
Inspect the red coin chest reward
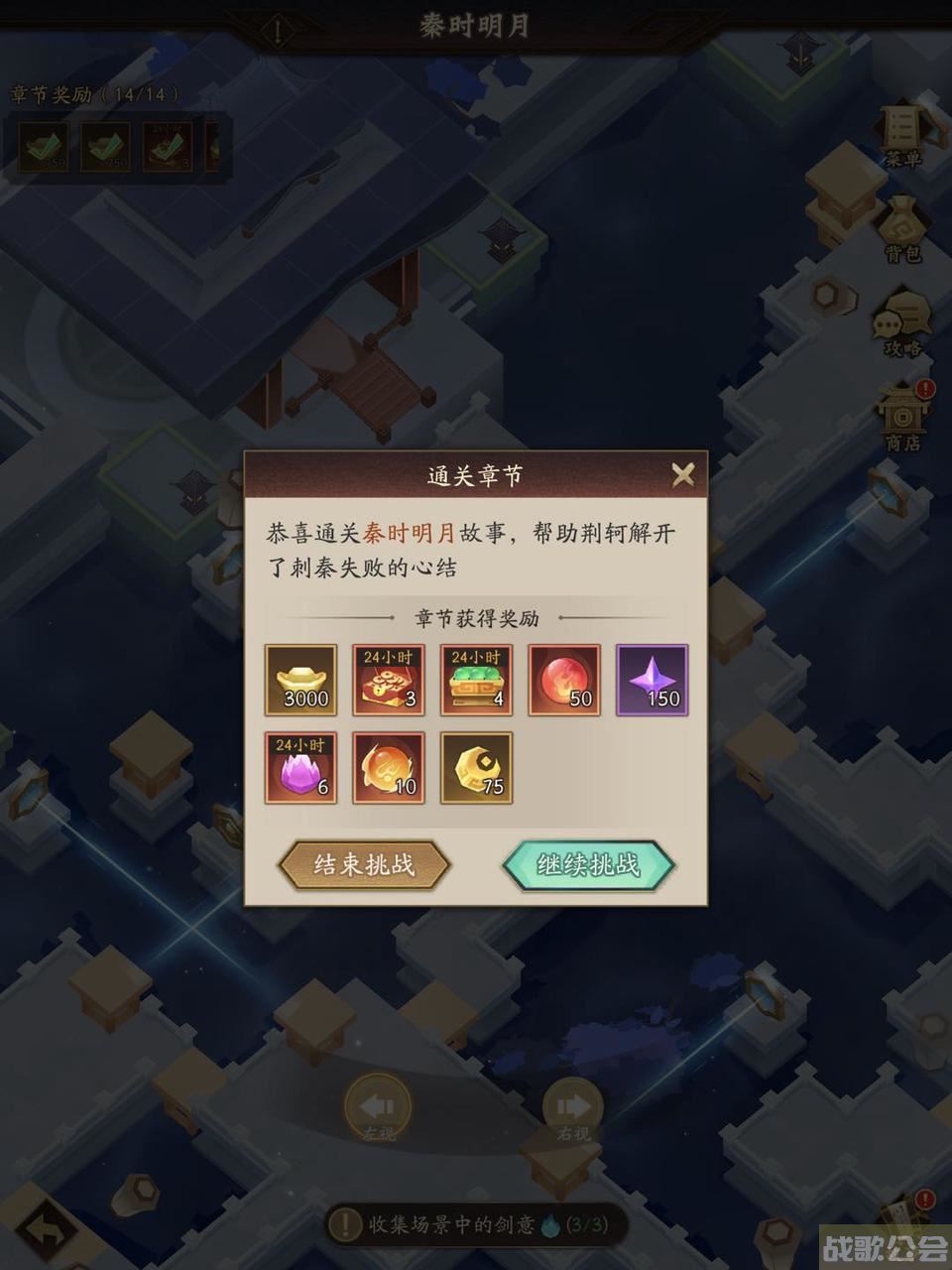point(389,681)
